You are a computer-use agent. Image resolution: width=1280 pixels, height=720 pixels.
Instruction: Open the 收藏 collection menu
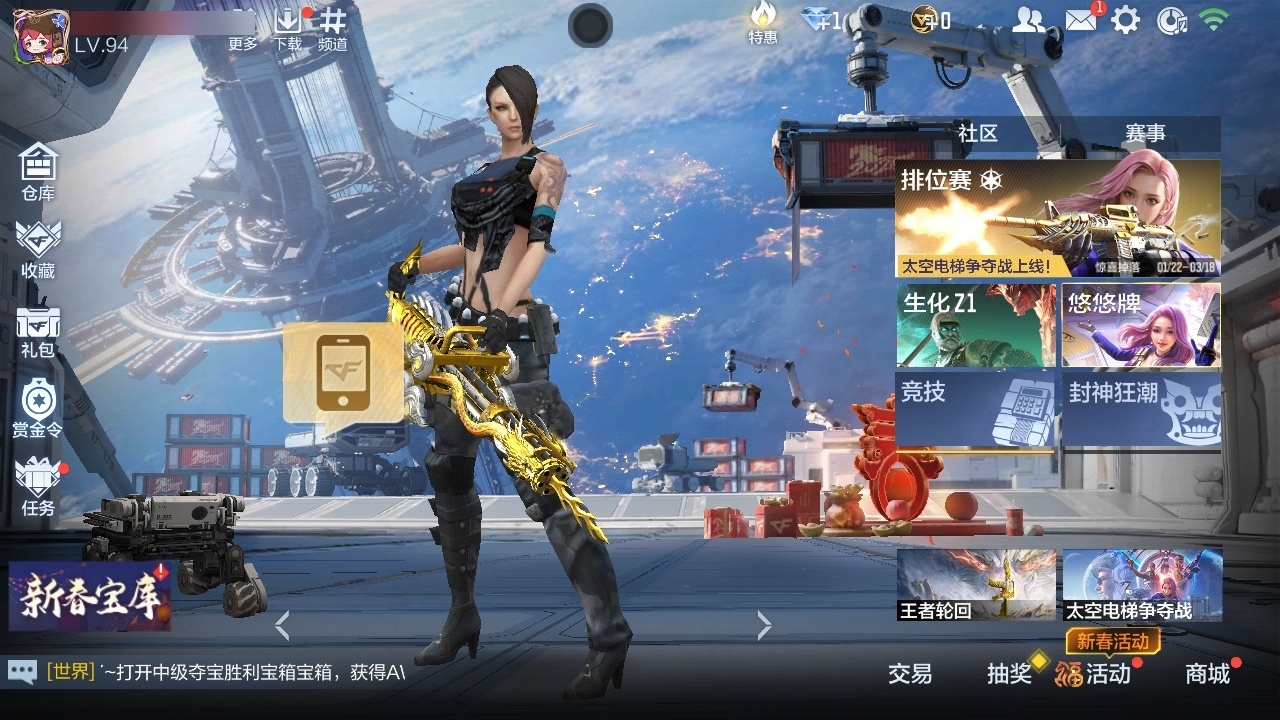coord(38,248)
